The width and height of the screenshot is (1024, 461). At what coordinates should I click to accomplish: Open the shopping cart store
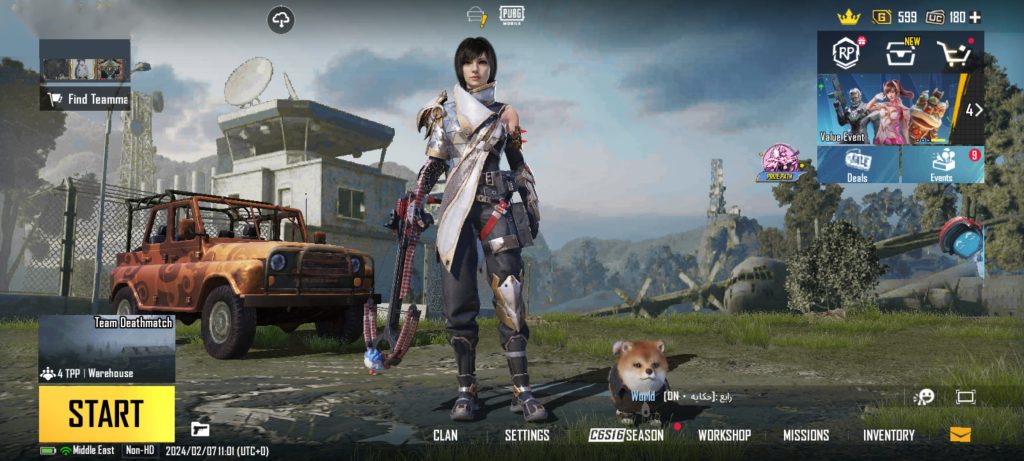954,54
